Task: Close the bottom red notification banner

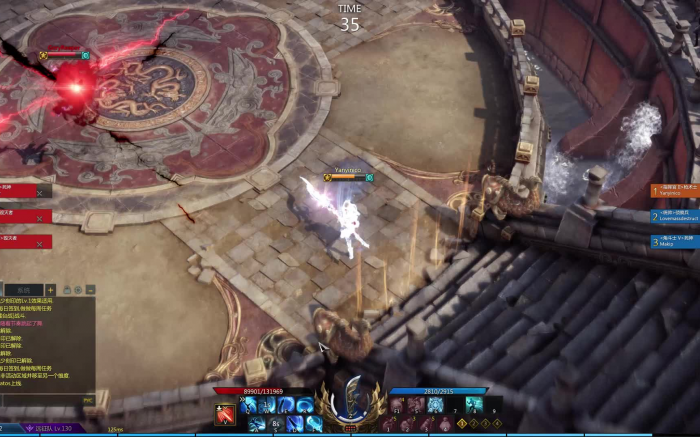Action: pos(40,242)
